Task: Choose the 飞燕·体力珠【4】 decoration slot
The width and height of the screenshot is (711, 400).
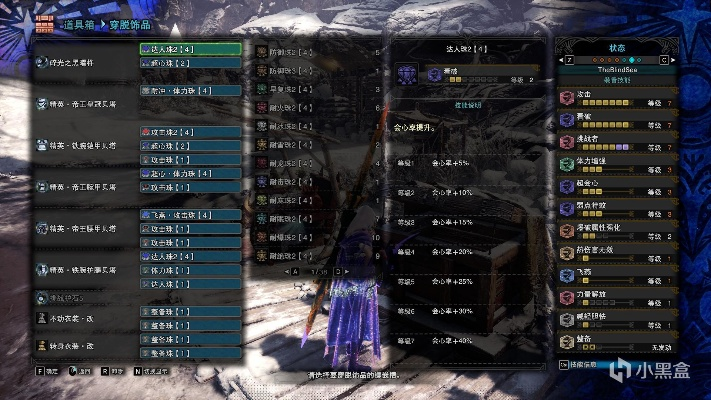Action: [190, 214]
